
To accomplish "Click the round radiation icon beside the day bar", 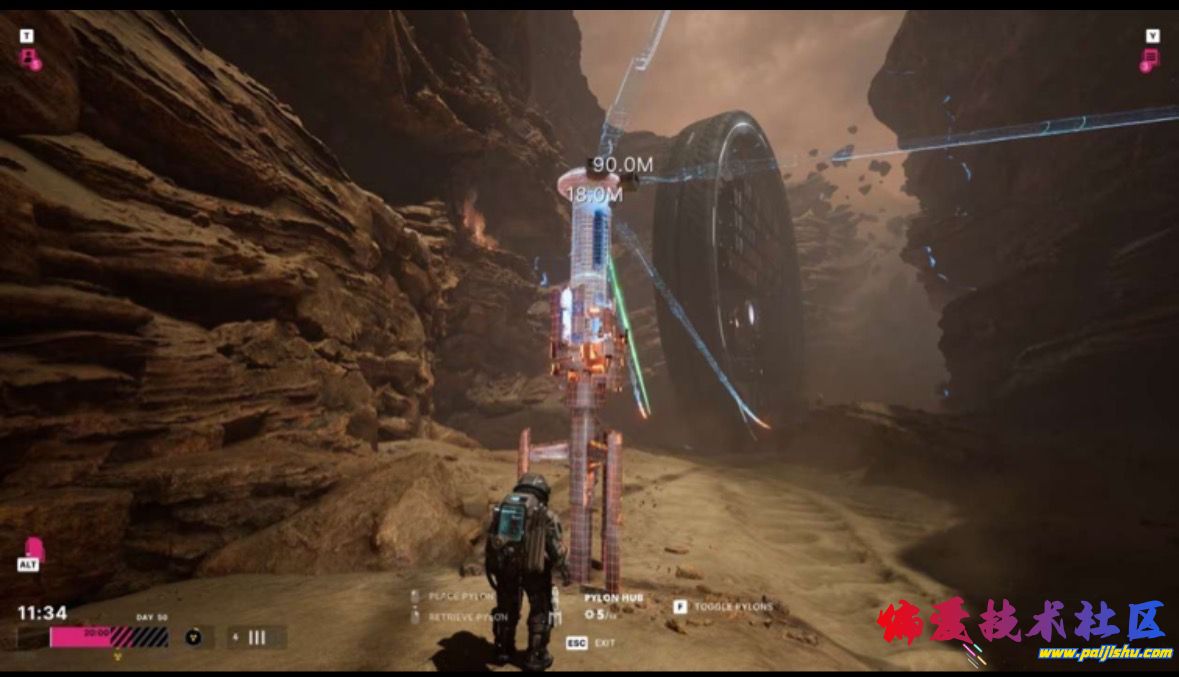I will pyautogui.click(x=194, y=637).
